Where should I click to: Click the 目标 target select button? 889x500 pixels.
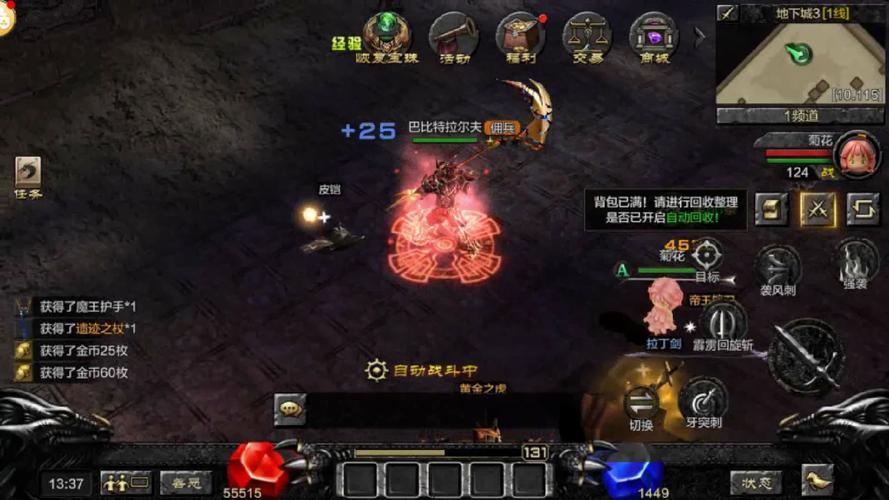pyautogui.click(x=707, y=257)
